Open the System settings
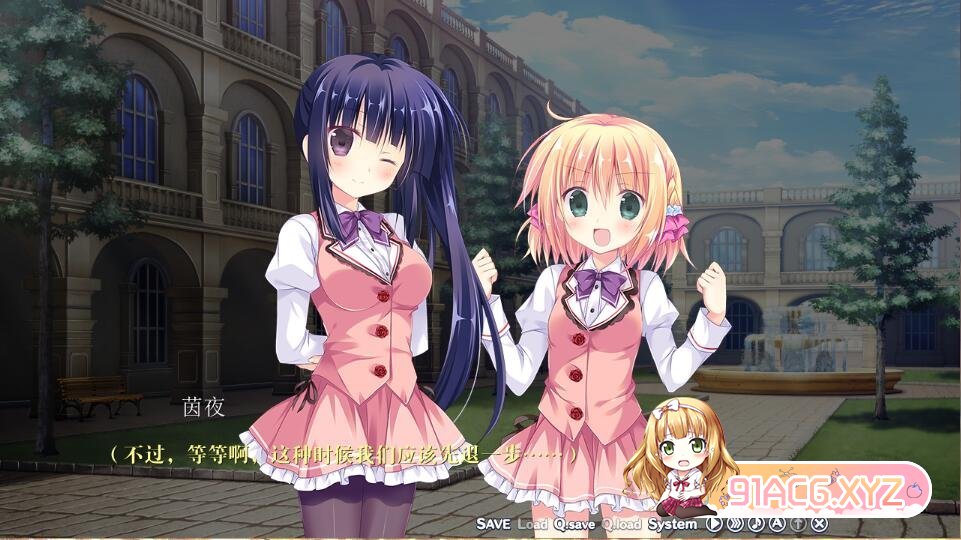The width and height of the screenshot is (961, 540). tap(672, 524)
